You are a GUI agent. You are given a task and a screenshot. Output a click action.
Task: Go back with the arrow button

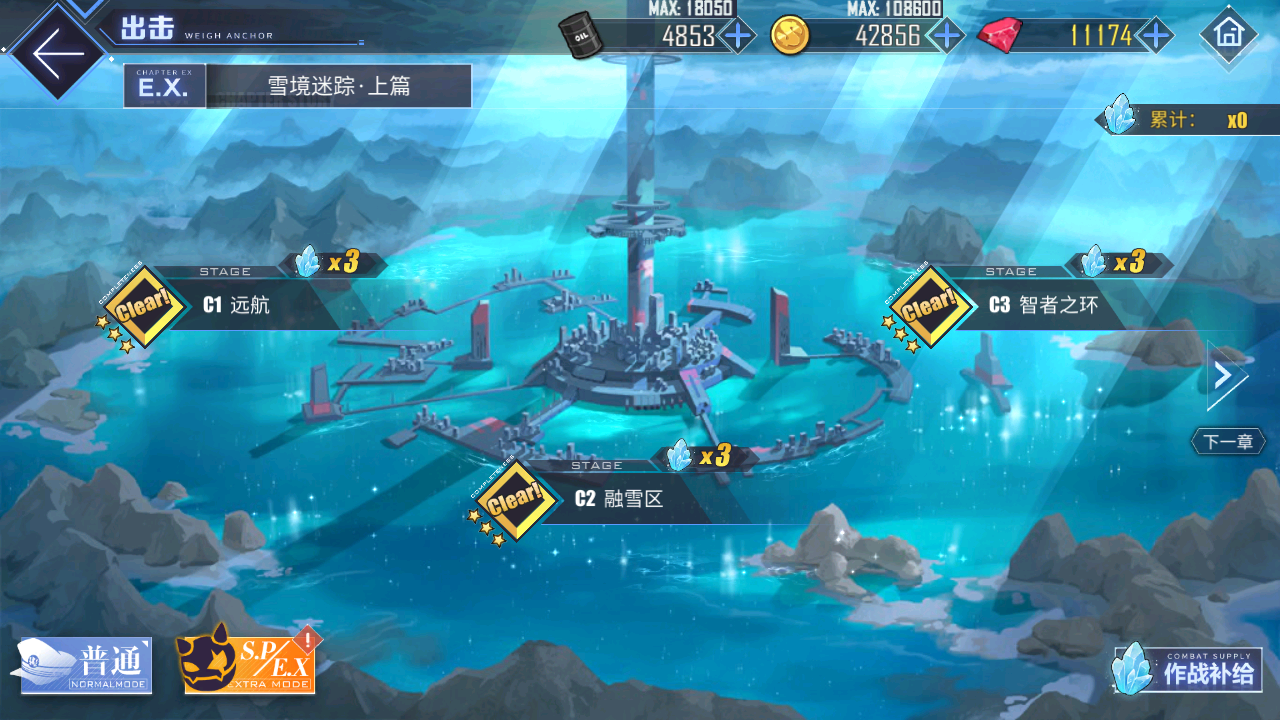pyautogui.click(x=57, y=52)
